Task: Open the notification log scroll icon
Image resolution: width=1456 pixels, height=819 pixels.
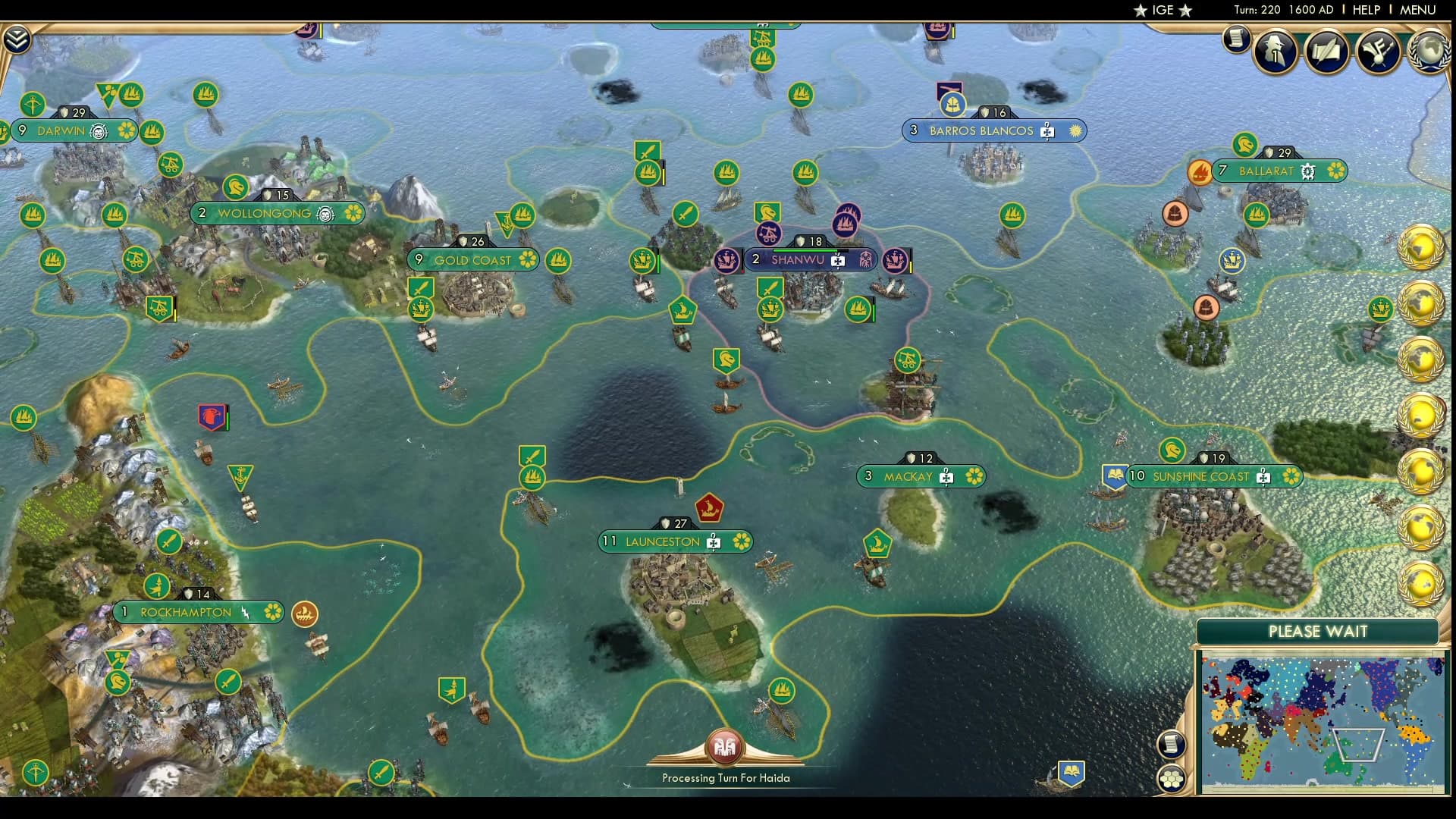Action: tap(1236, 39)
